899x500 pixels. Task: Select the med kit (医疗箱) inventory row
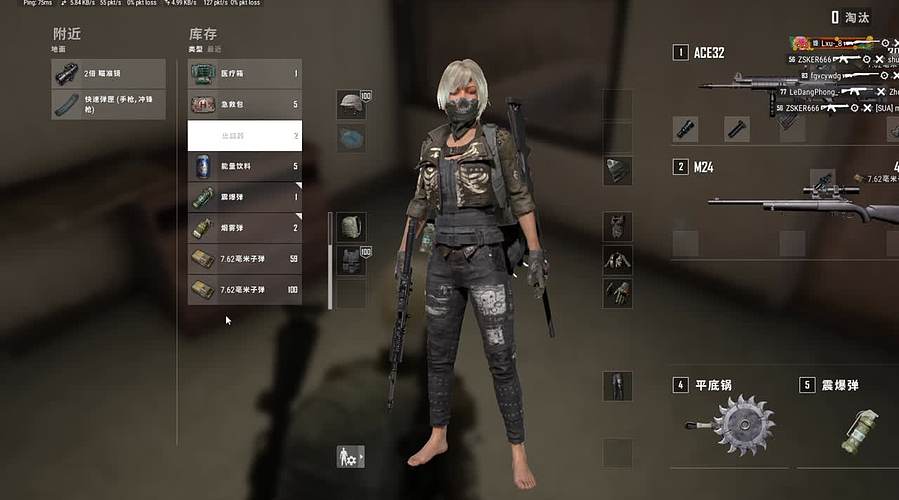click(245, 73)
